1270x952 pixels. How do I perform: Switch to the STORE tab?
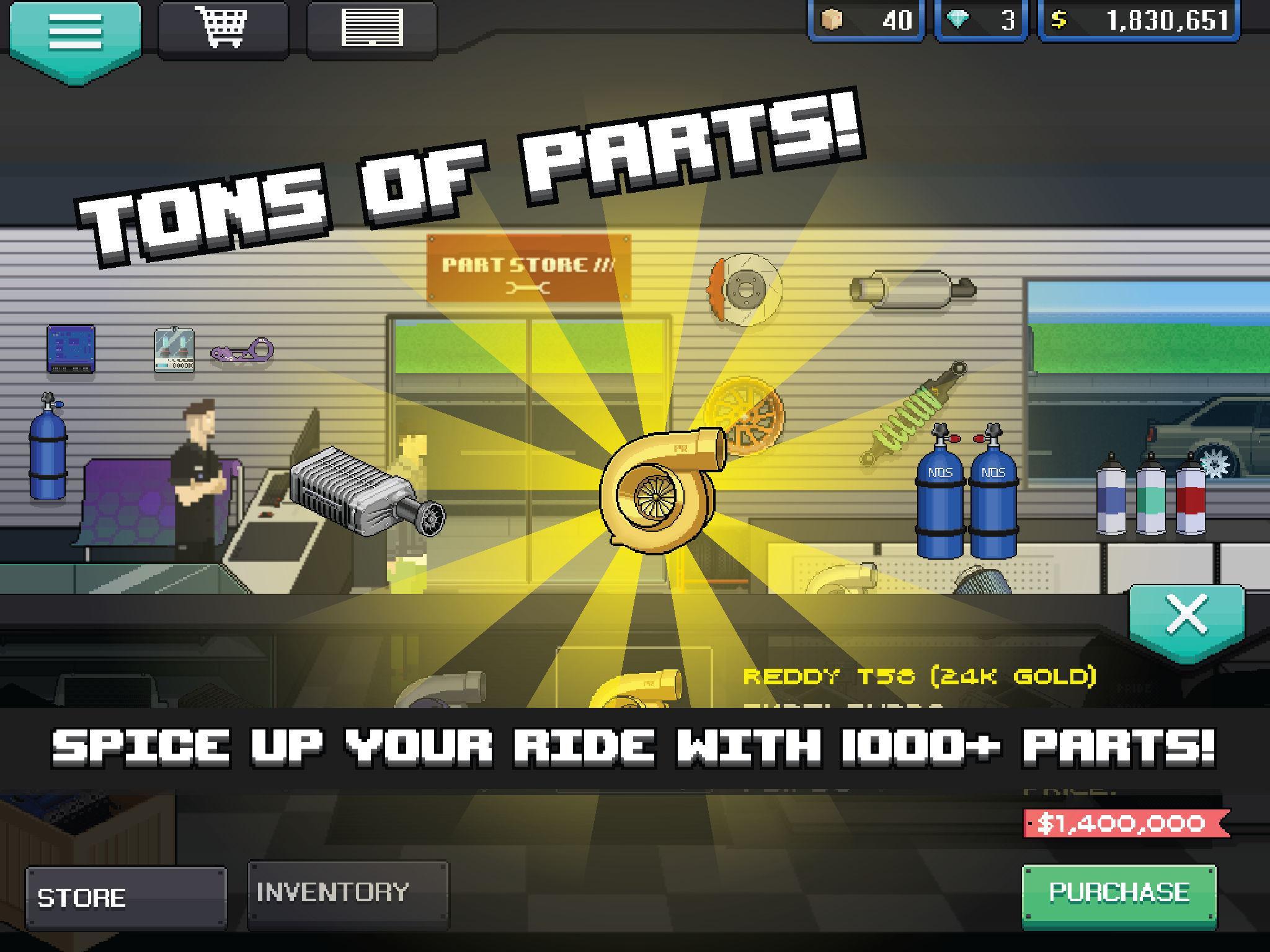pos(127,894)
